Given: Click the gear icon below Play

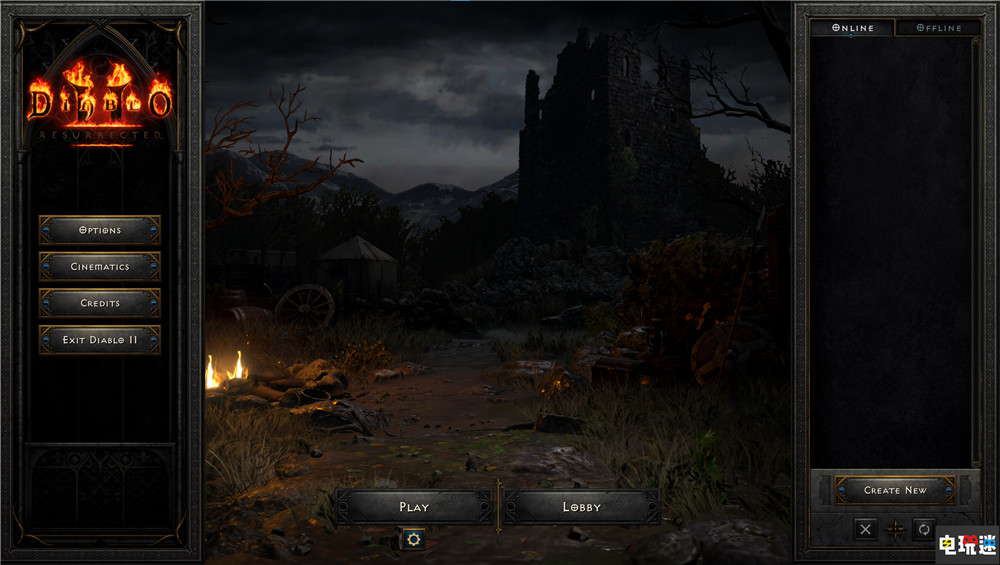Looking at the screenshot, I should tap(412, 539).
